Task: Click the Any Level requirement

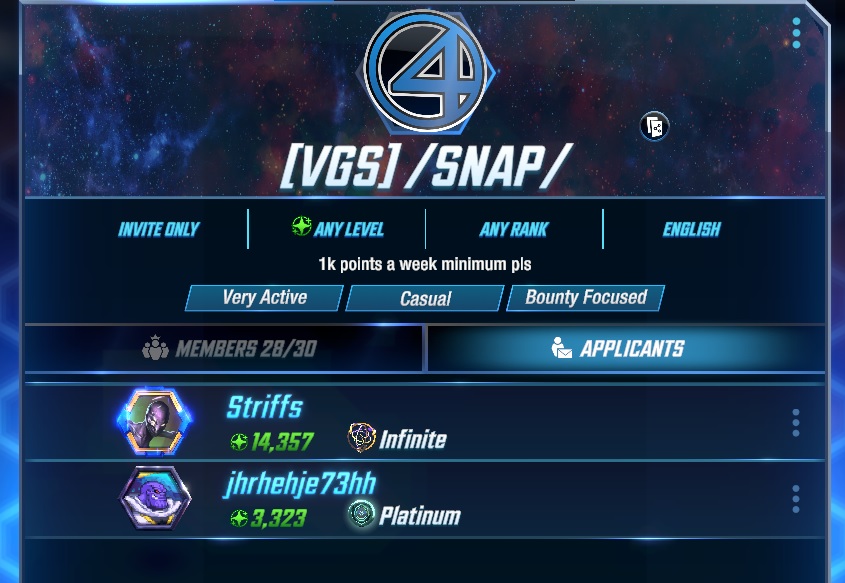Action: [337, 229]
